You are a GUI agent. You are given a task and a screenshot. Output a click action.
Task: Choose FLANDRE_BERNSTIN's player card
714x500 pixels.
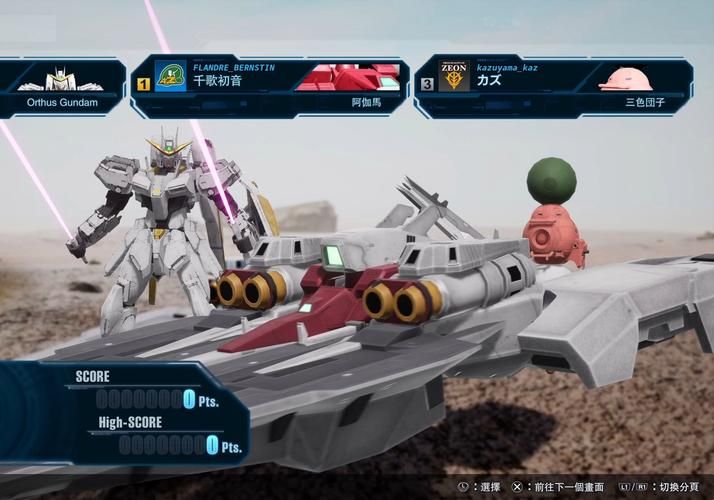point(270,87)
